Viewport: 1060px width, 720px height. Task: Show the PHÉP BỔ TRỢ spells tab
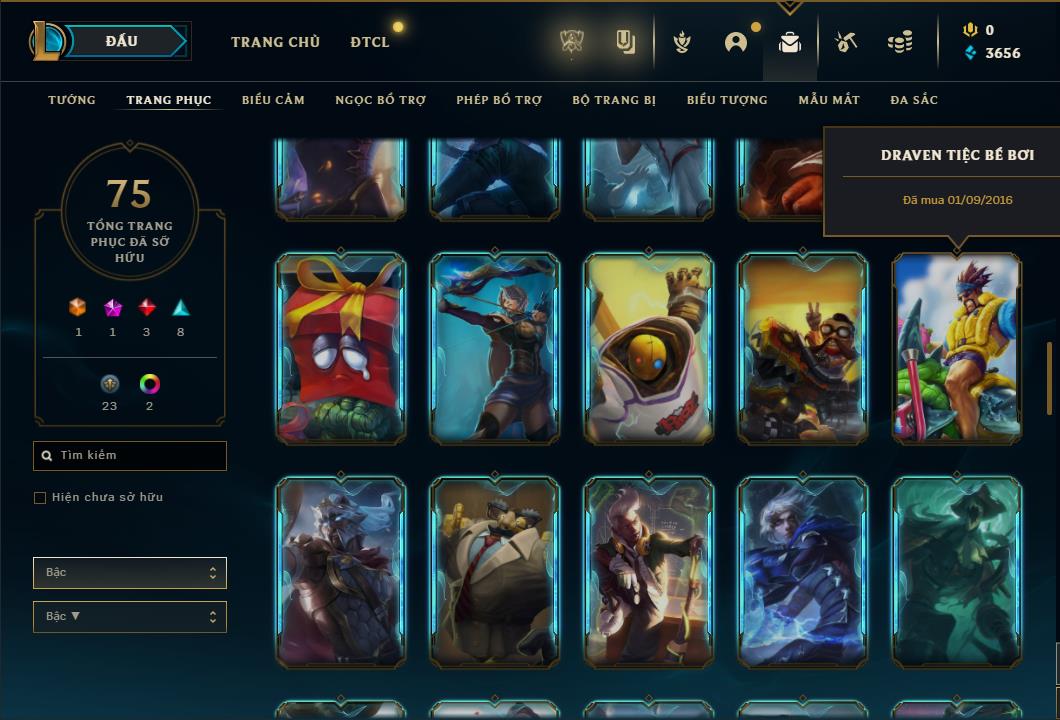point(499,100)
